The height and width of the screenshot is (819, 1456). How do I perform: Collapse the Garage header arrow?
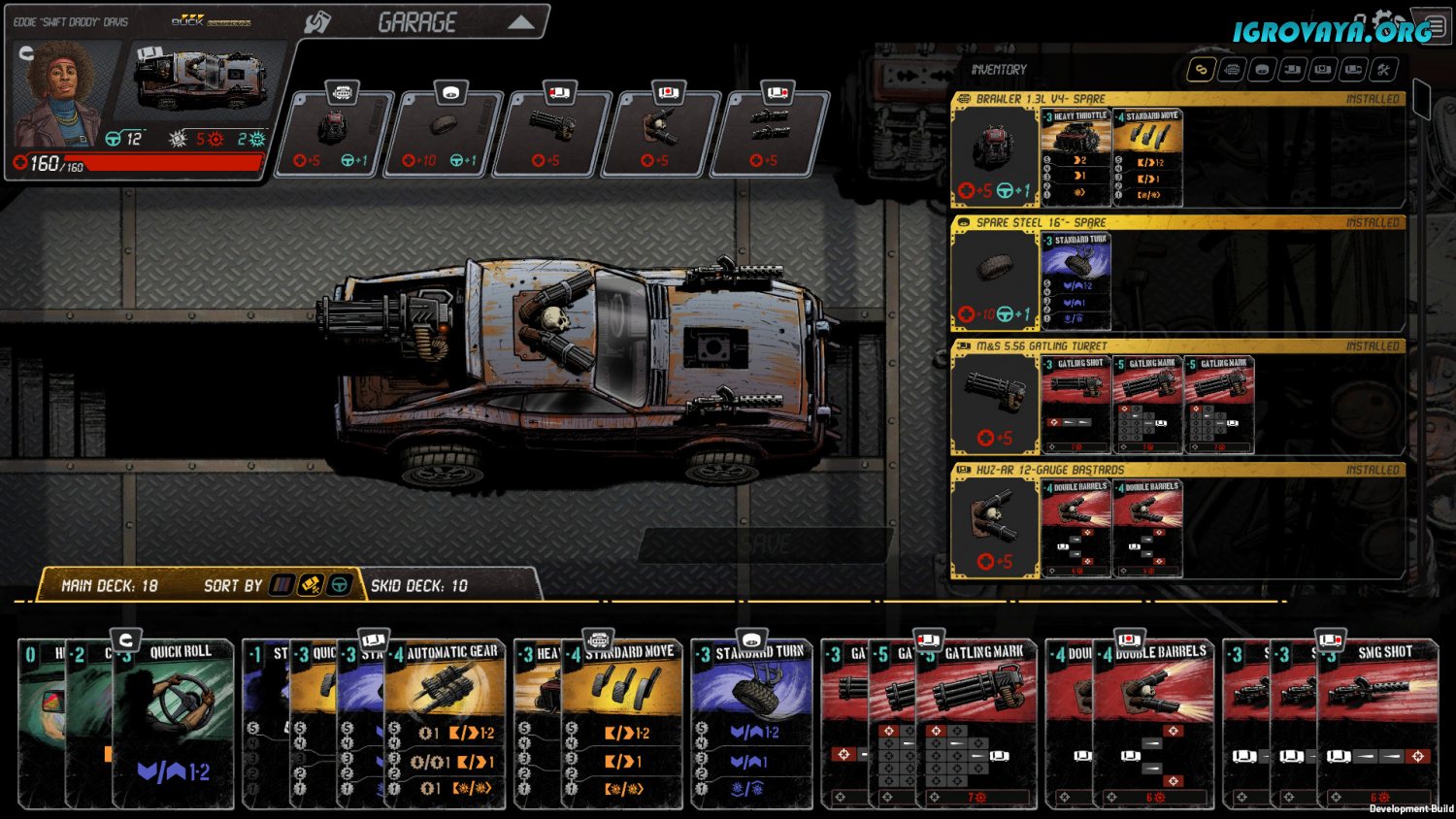pos(521,22)
